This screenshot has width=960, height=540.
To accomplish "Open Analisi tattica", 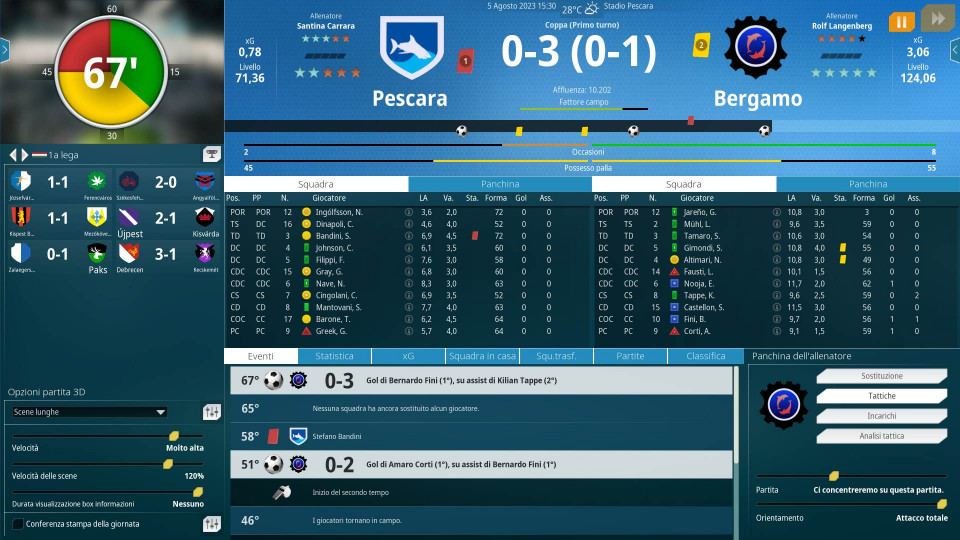I will point(867,436).
